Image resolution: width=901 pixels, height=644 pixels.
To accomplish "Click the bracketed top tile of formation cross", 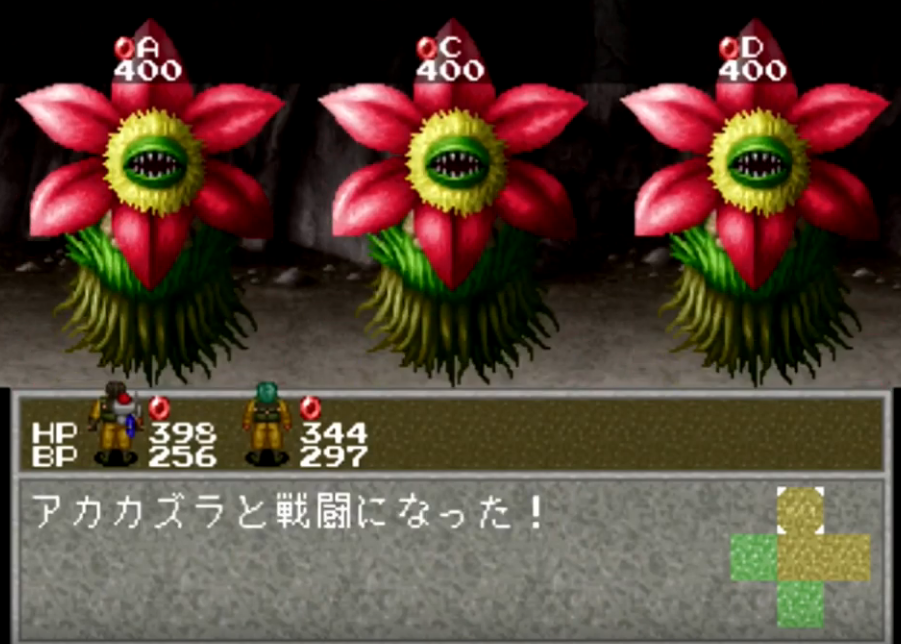I will pos(800,511).
